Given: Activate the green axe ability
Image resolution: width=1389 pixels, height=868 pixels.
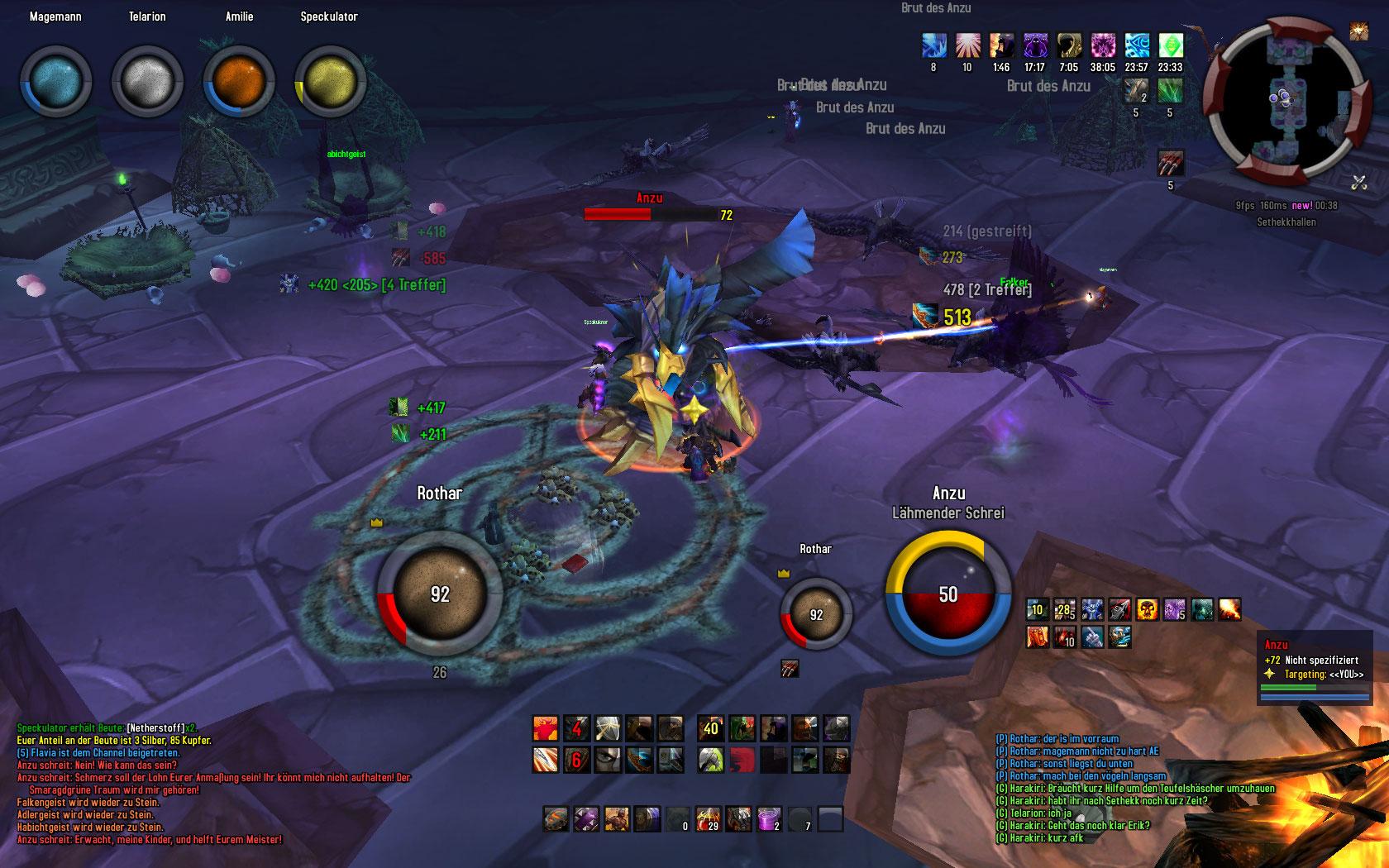Looking at the screenshot, I should (710, 758).
